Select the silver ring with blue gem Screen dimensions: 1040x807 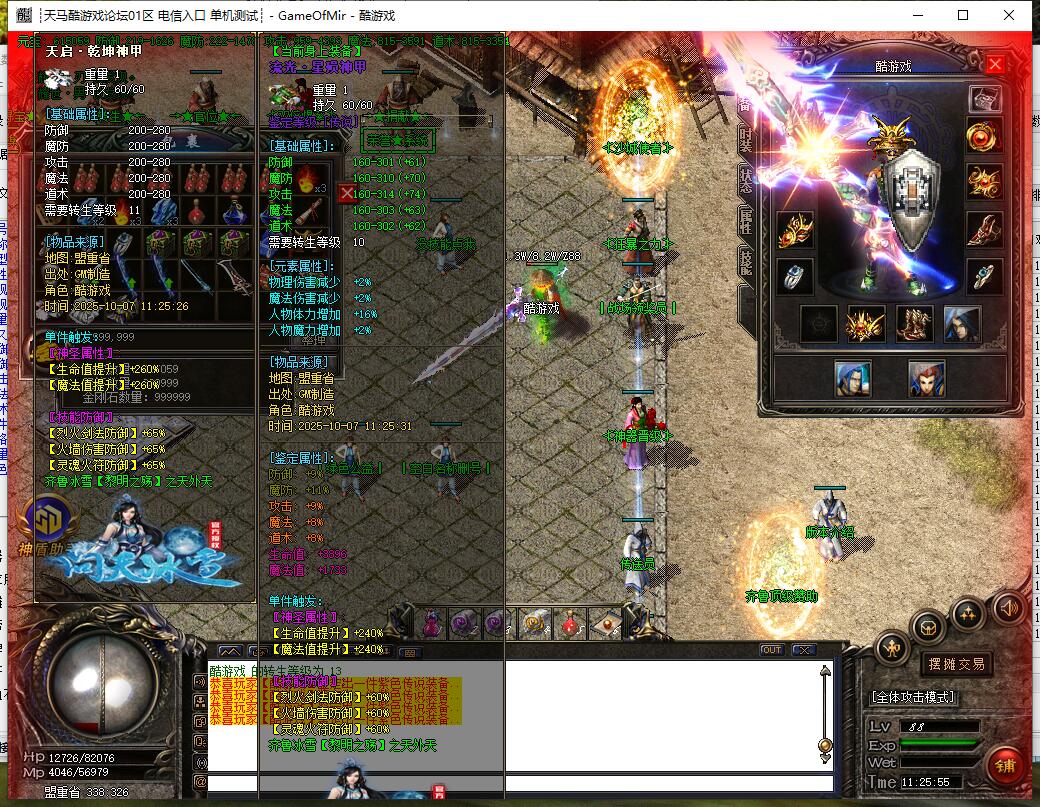[x=796, y=276]
